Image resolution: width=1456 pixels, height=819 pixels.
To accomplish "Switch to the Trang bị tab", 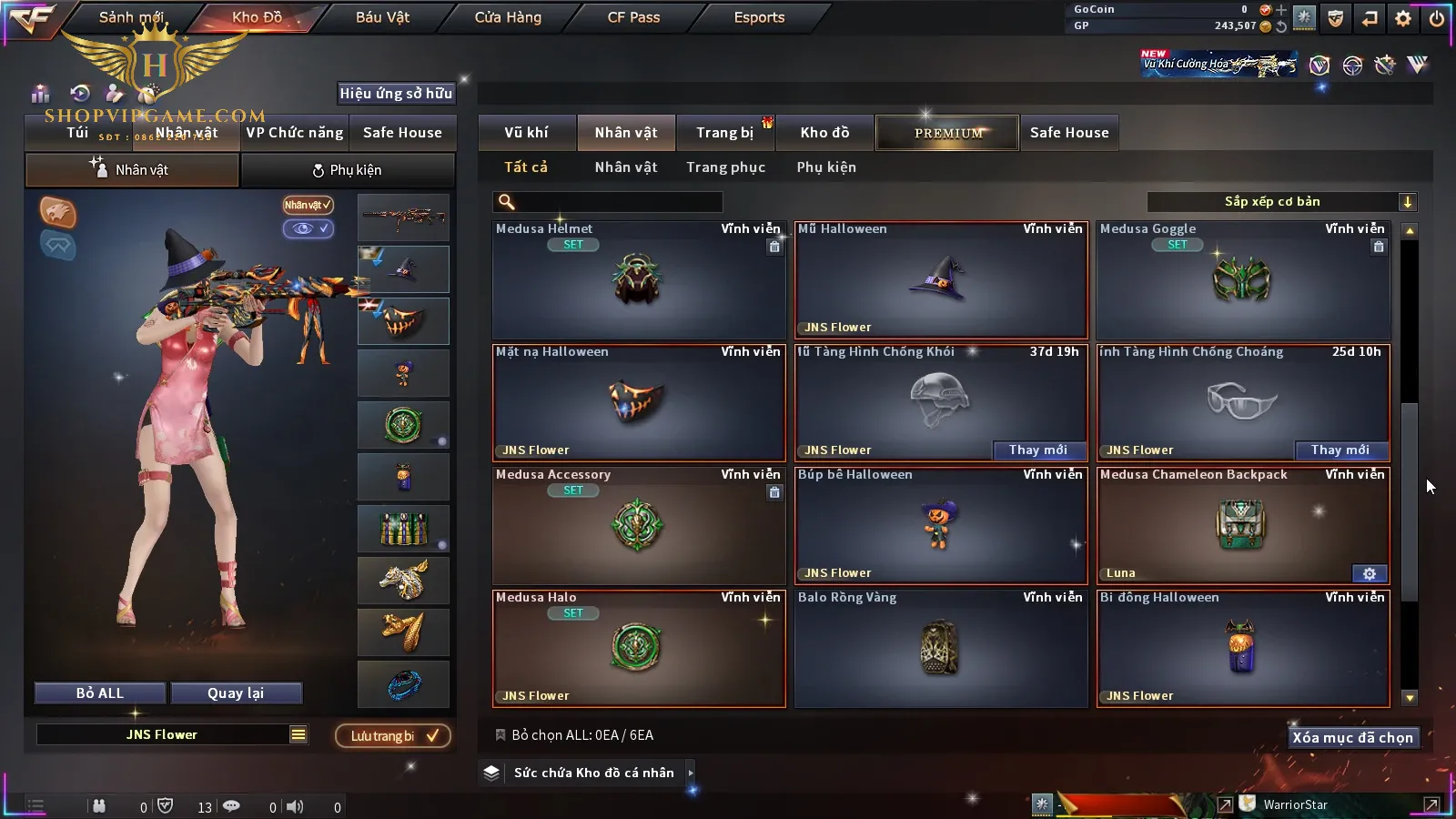I will [724, 133].
